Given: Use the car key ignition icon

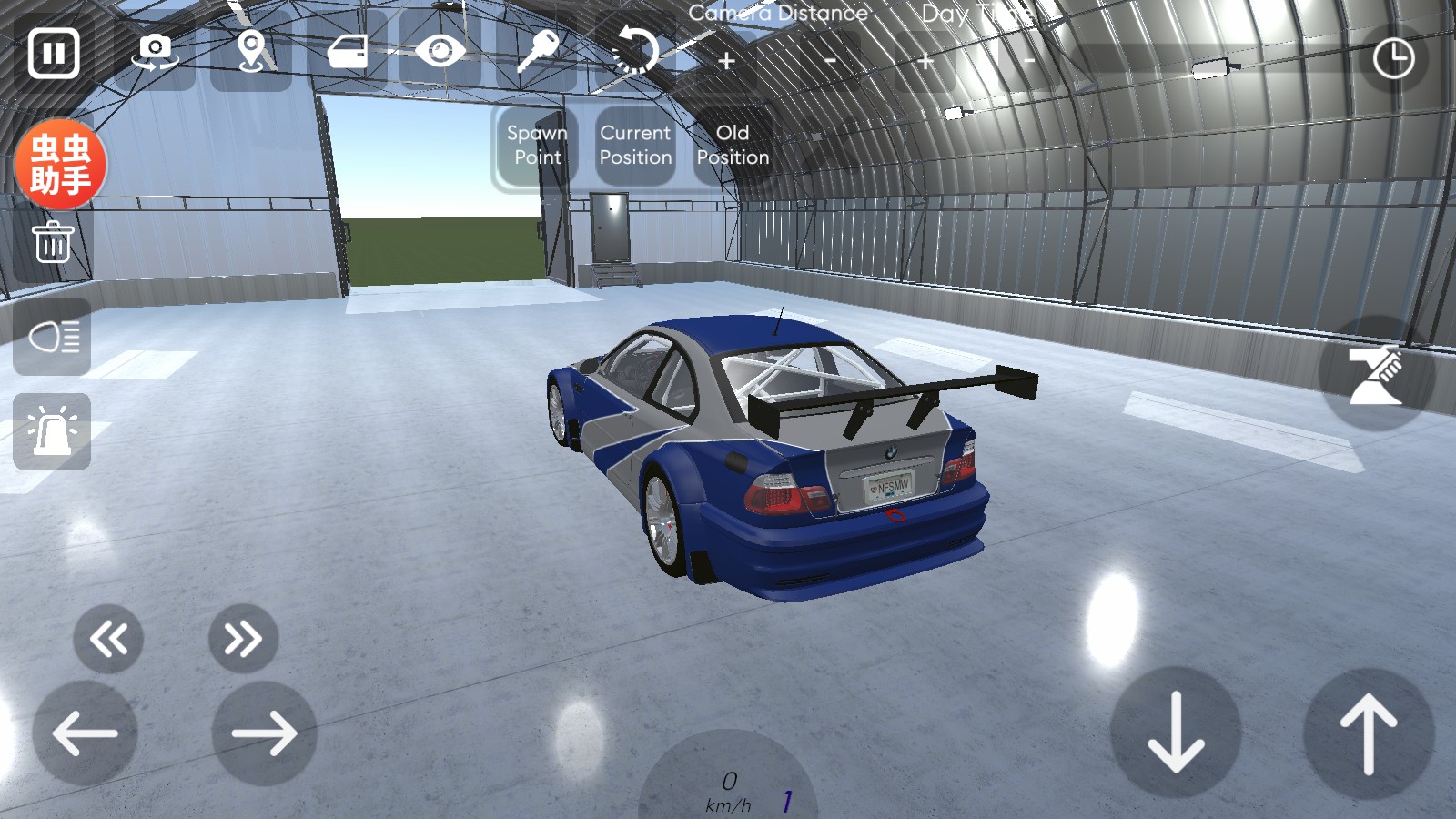Looking at the screenshot, I should pyautogui.click(x=538, y=51).
